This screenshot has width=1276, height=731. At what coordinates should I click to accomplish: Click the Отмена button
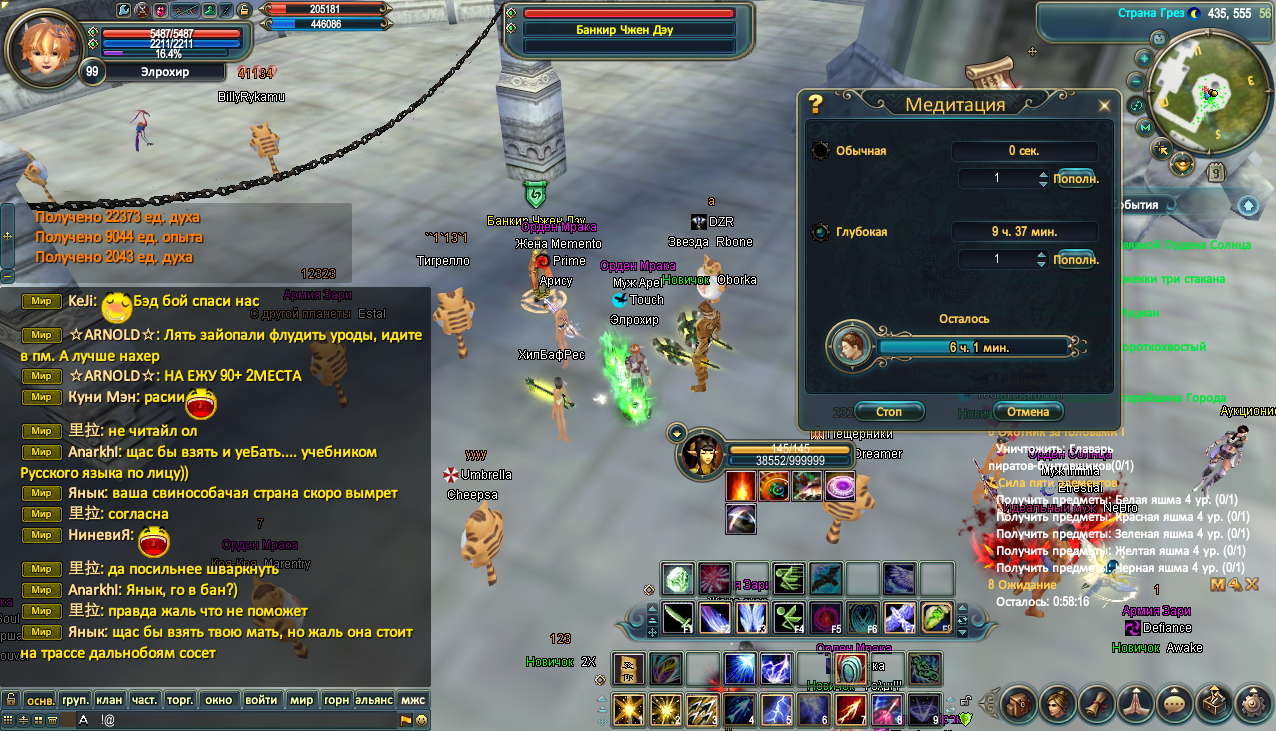pyautogui.click(x=1027, y=412)
